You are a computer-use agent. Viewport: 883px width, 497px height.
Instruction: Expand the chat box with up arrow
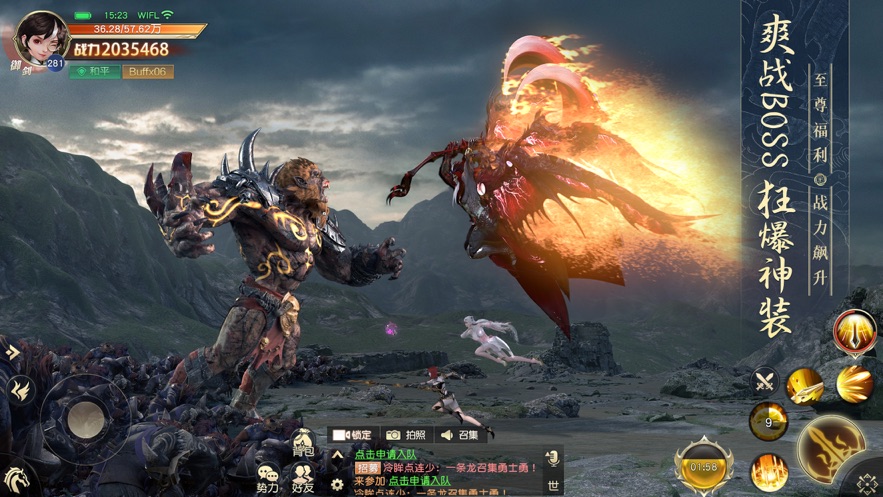(337, 454)
